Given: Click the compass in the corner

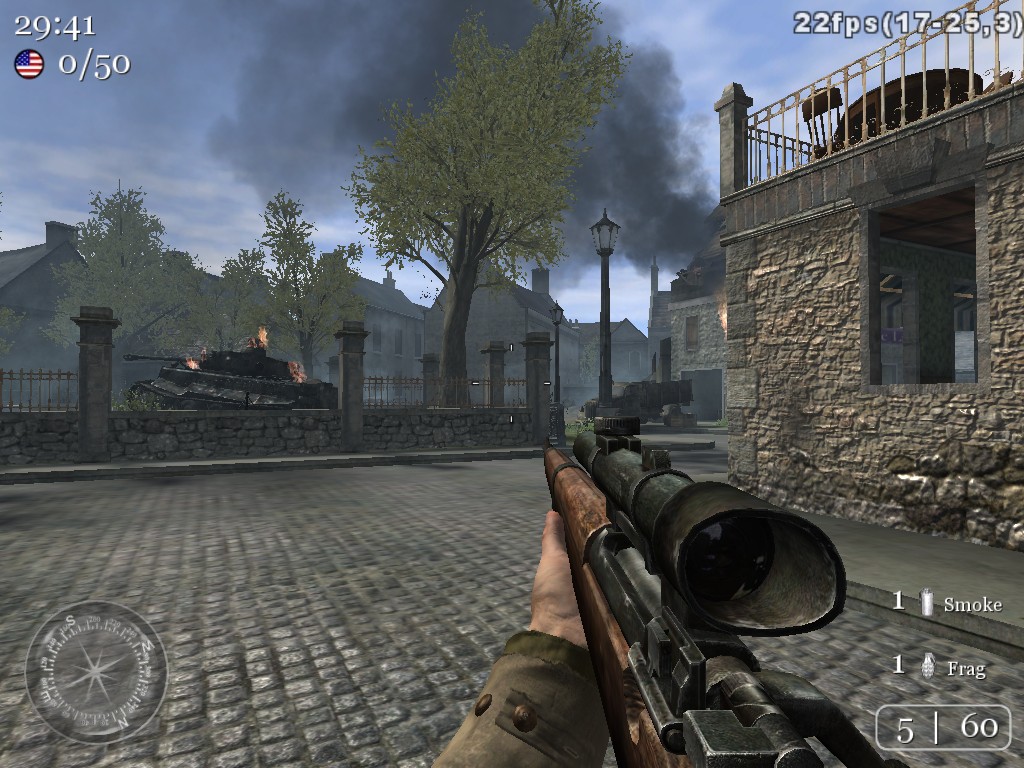Looking at the screenshot, I should 96,671.
